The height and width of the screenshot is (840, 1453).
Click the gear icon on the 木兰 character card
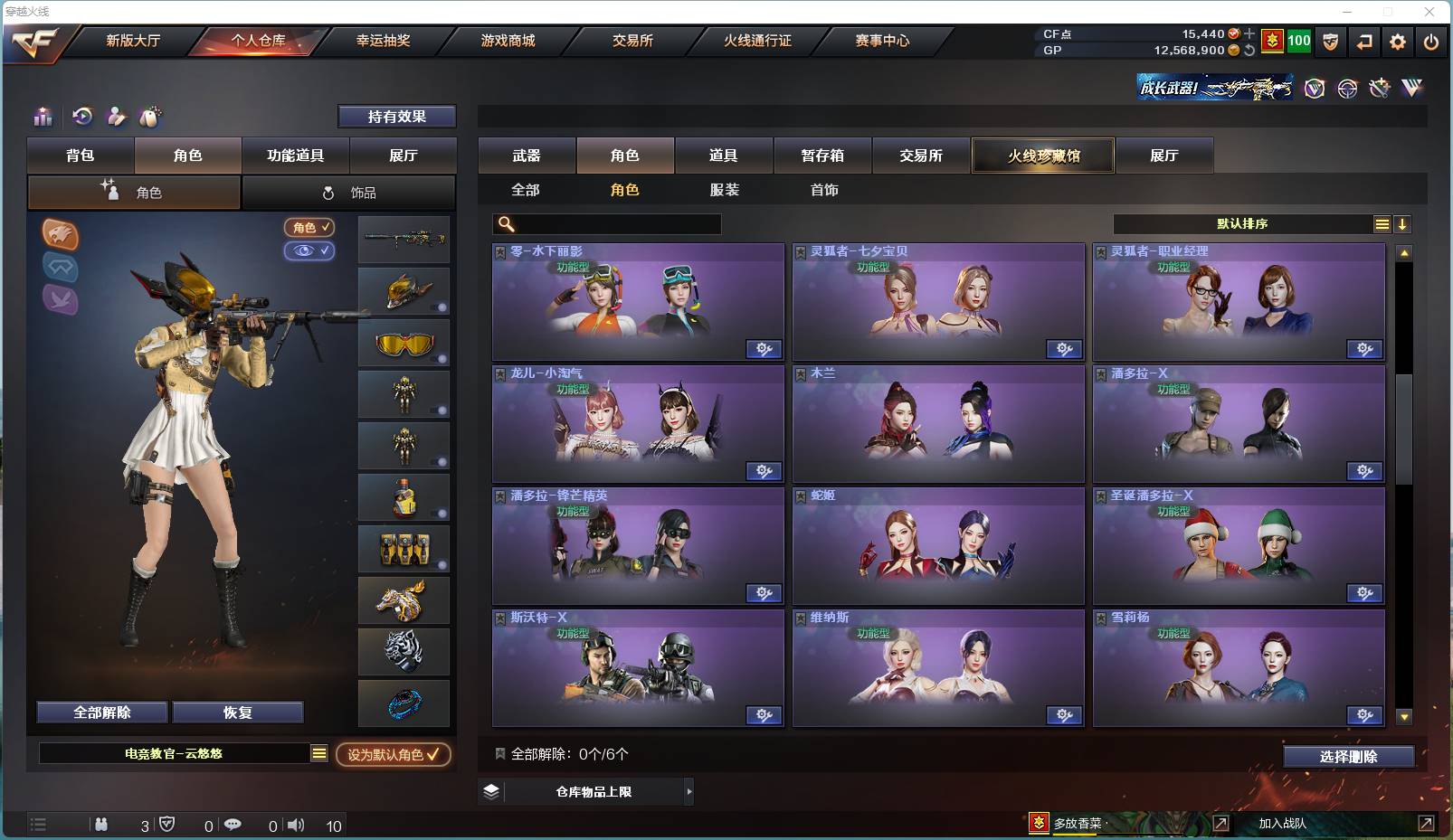pos(1066,471)
